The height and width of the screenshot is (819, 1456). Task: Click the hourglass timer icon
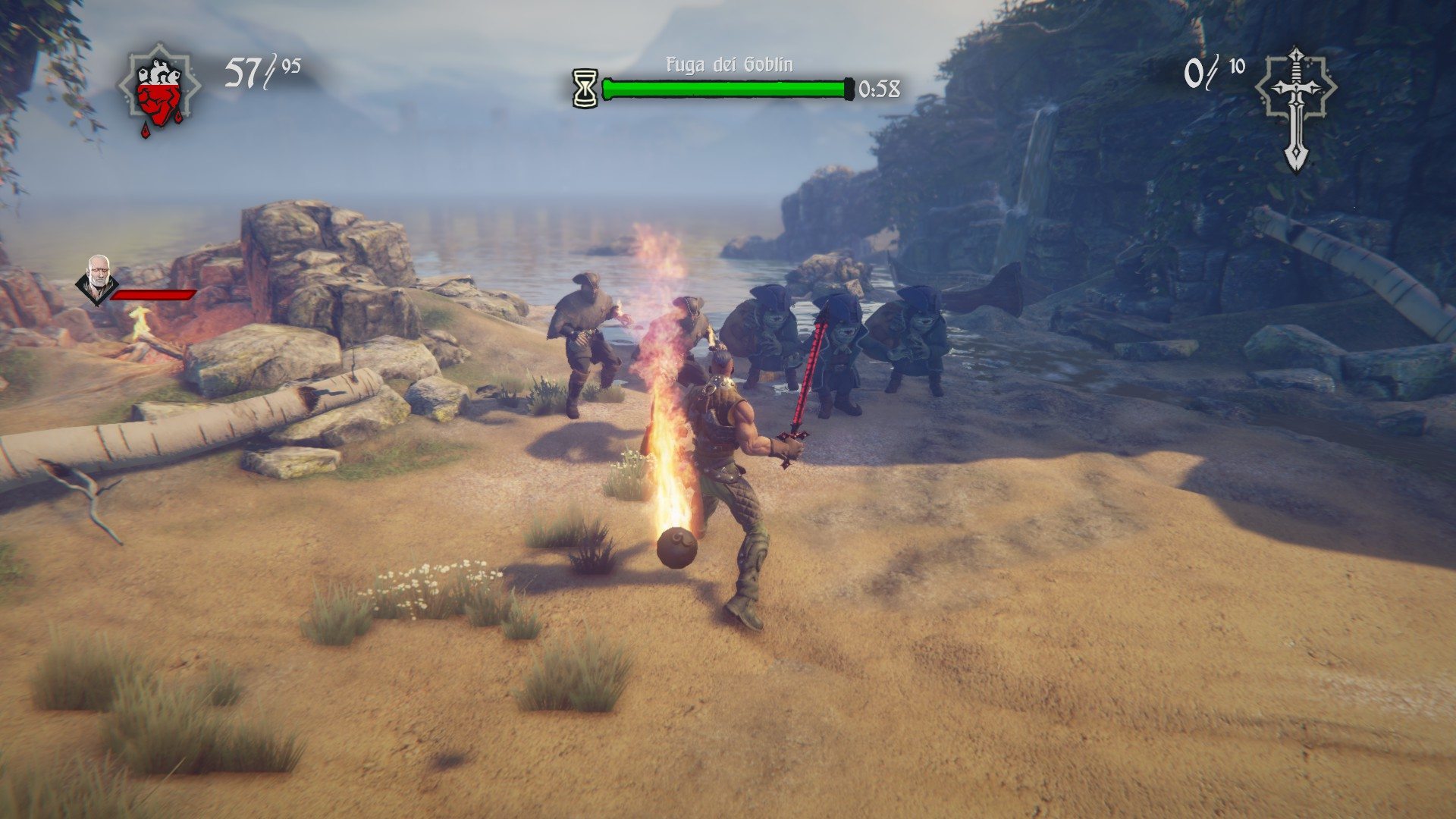[585, 89]
